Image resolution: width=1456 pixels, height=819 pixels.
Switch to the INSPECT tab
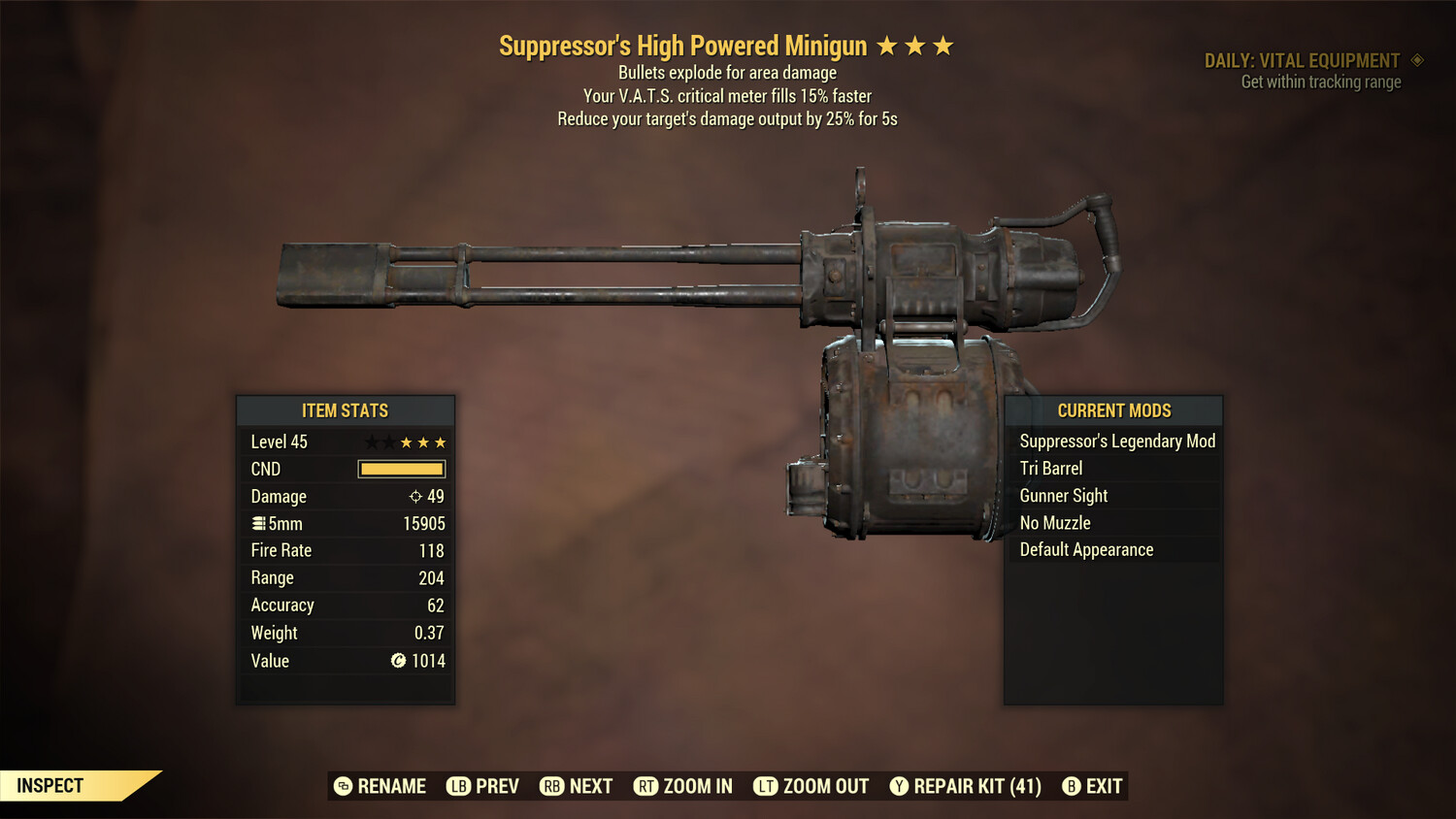pyautogui.click(x=49, y=785)
